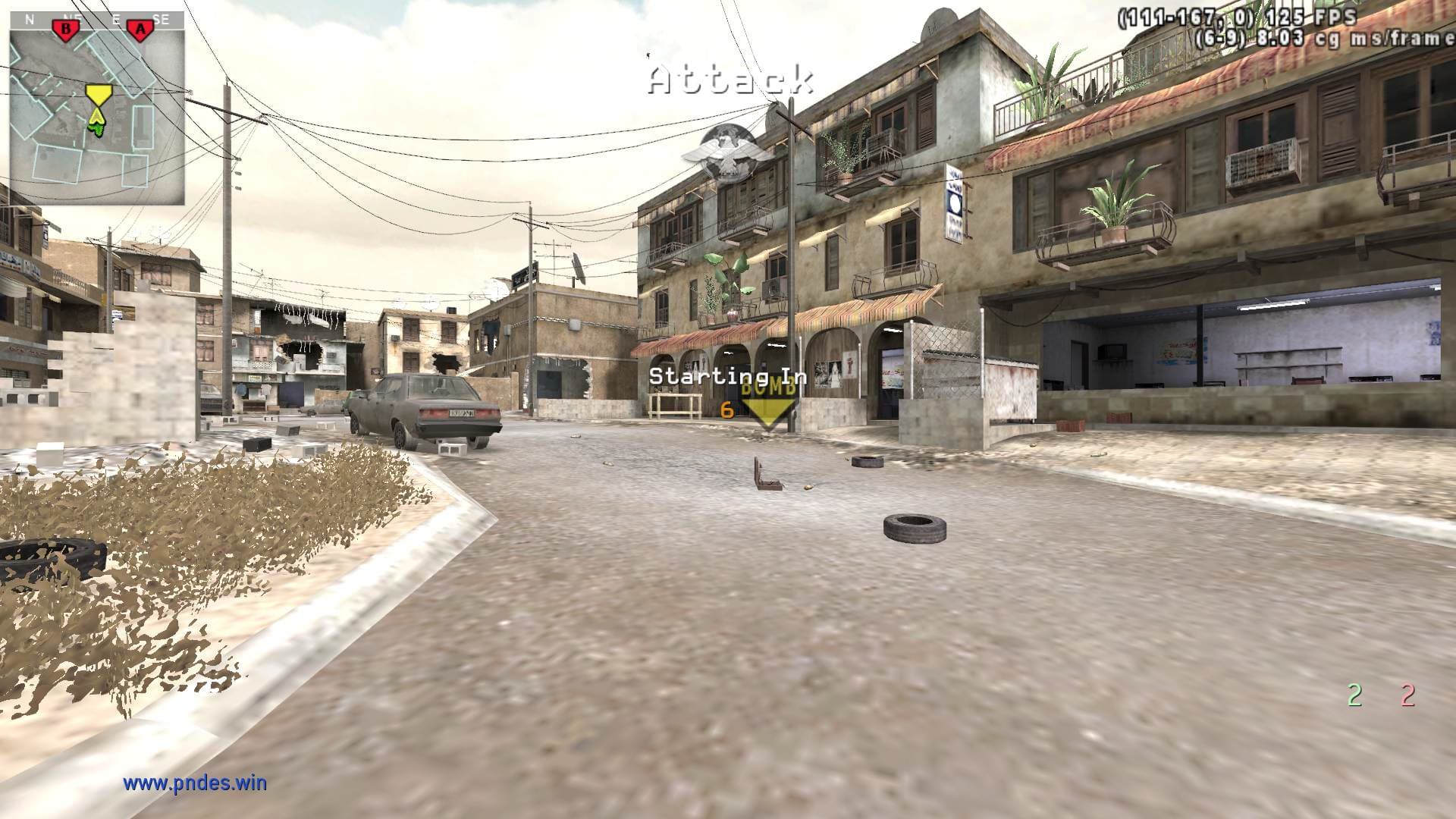Click the minimap in the corner

pyautogui.click(x=97, y=108)
